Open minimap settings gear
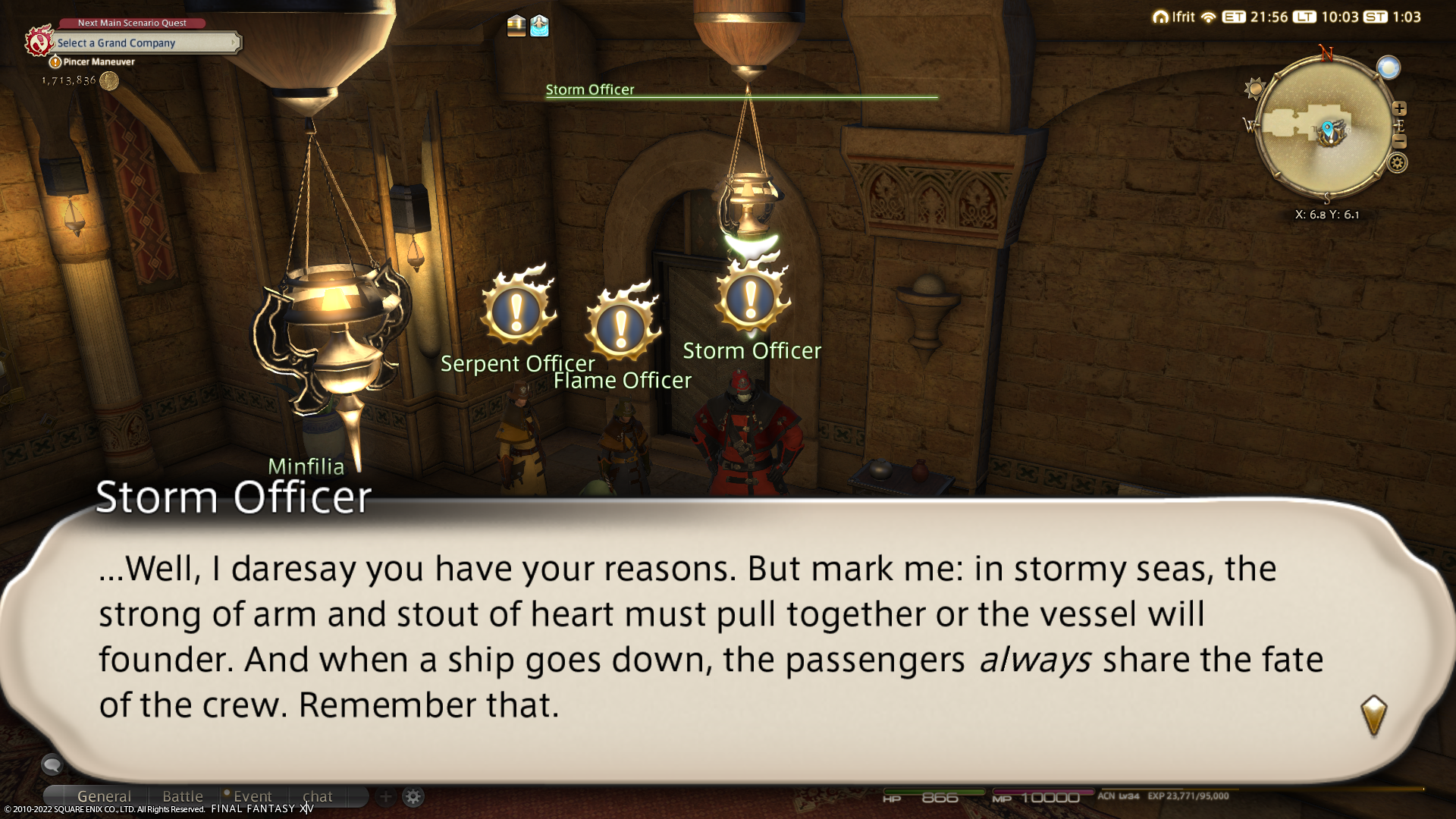The image size is (1456, 819). [x=1398, y=163]
